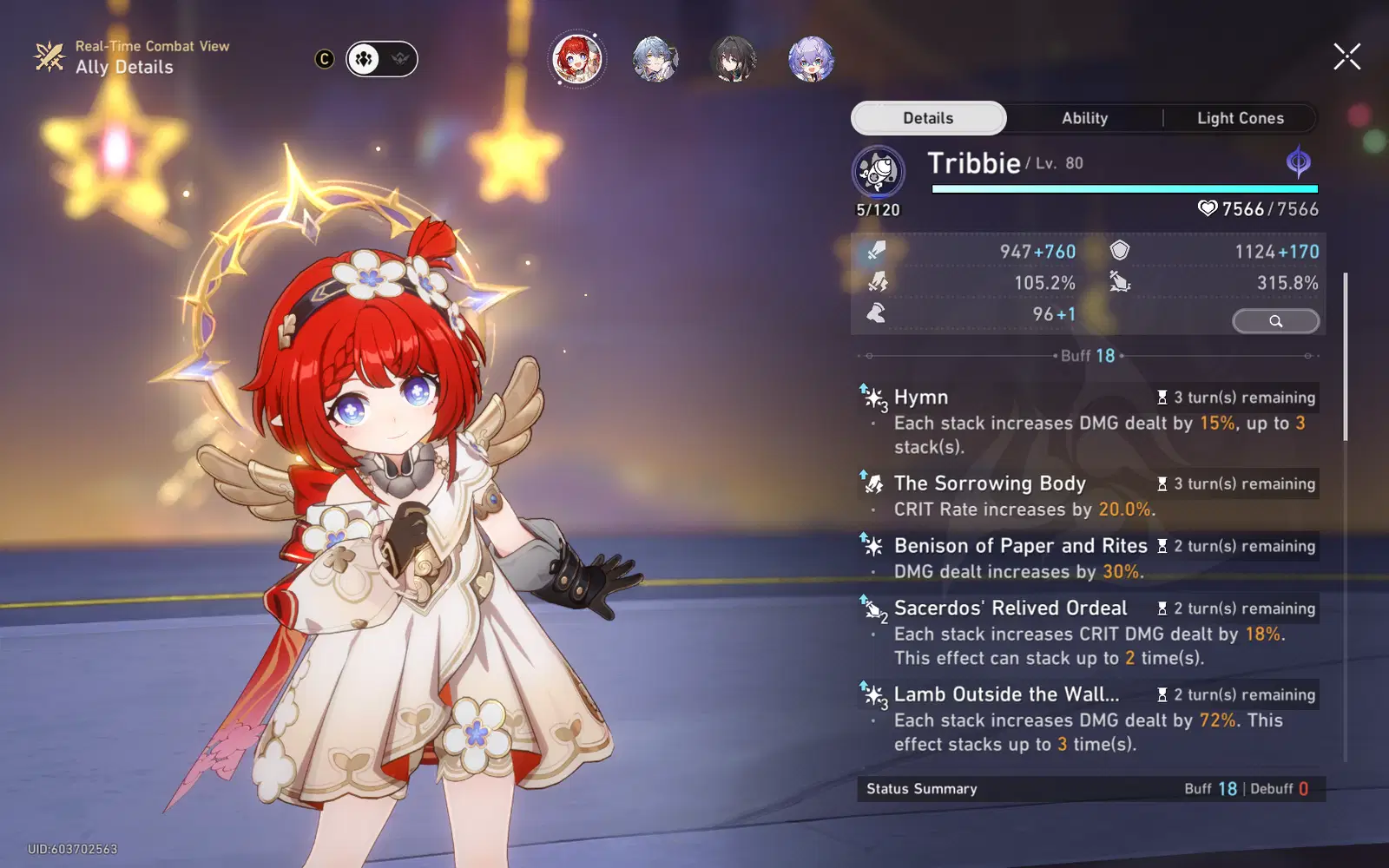Screen dimensions: 1389x868
Task: Open the detailed stats magnifier button
Action: tap(1275, 321)
